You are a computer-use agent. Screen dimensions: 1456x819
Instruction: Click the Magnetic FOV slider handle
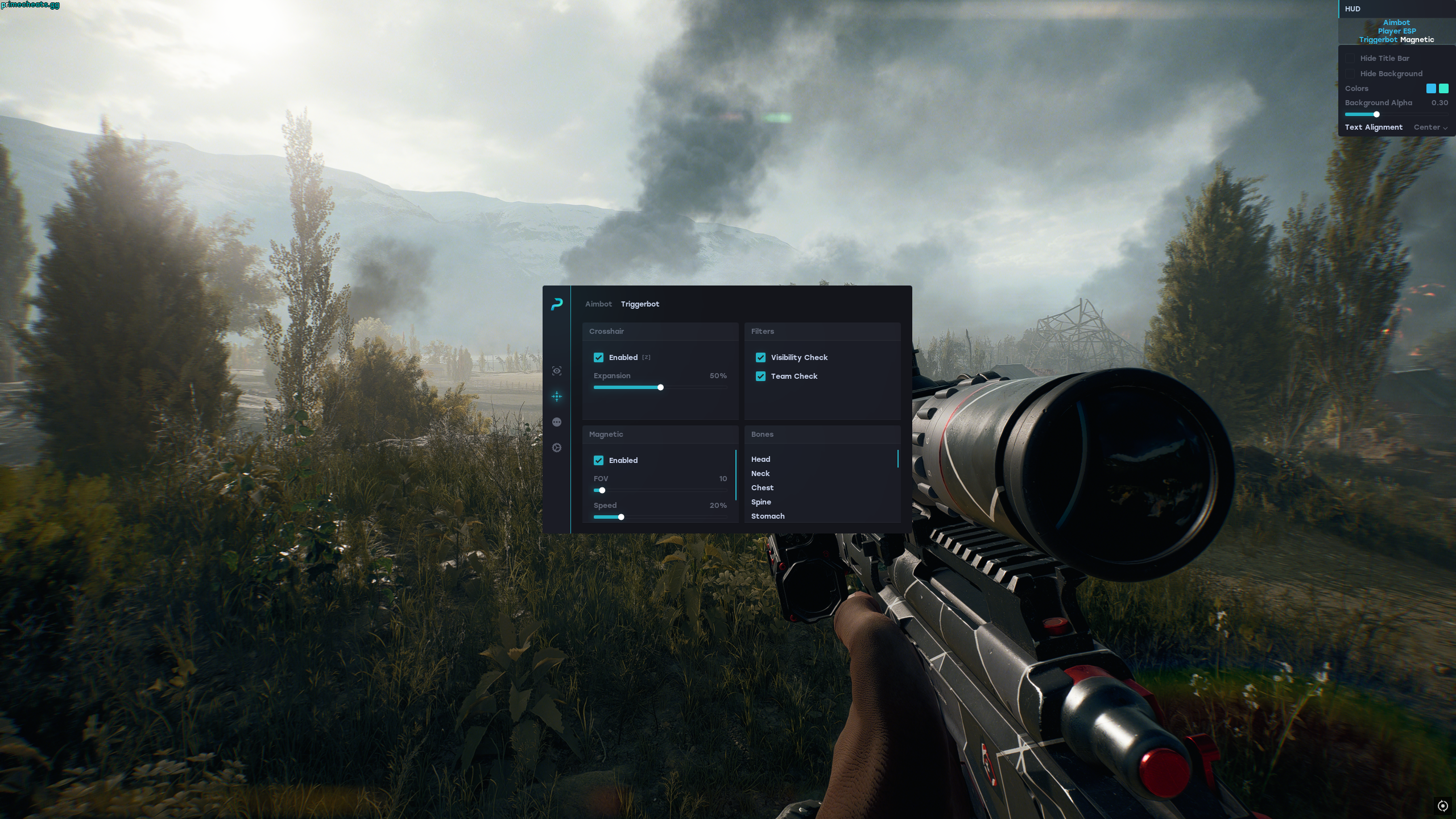(x=602, y=490)
